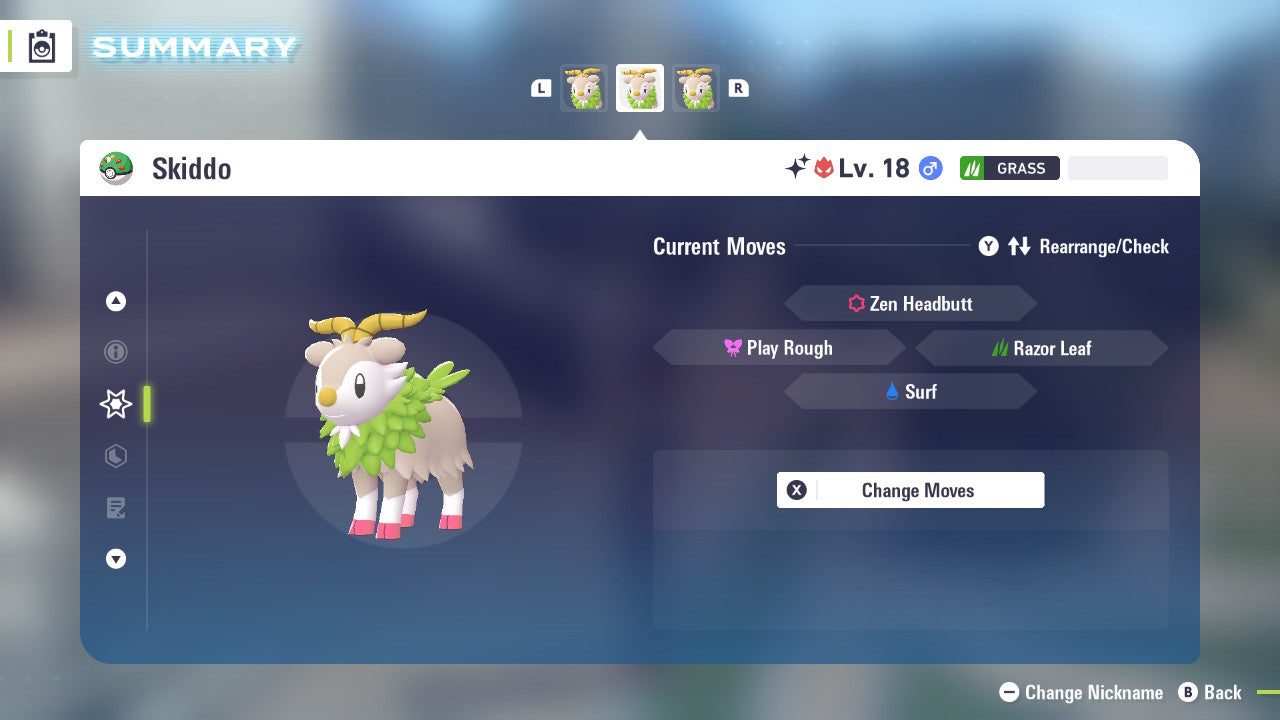Select the Play Rough move
1280x720 pixels.
coord(780,347)
